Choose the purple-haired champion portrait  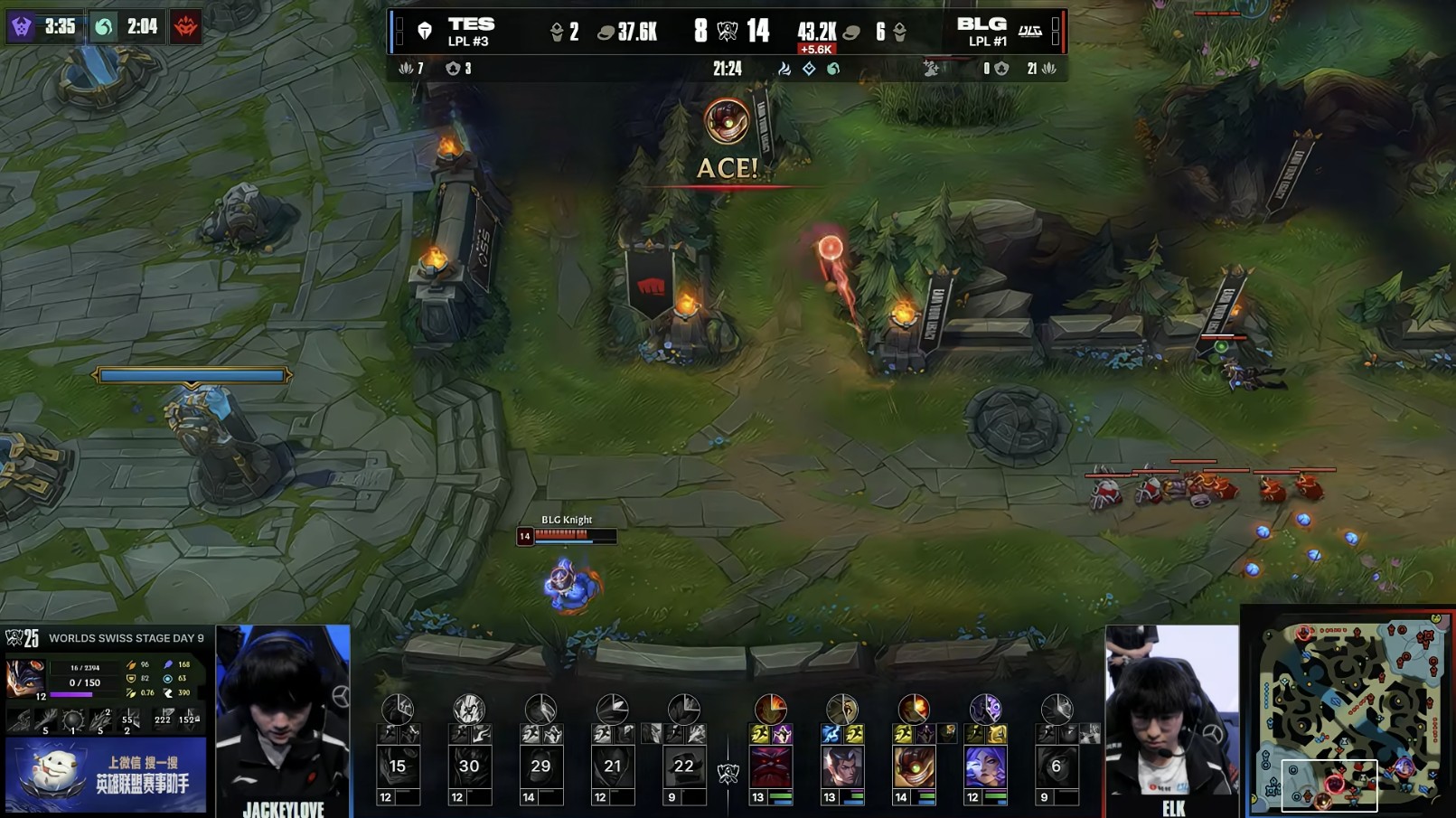pos(985,767)
